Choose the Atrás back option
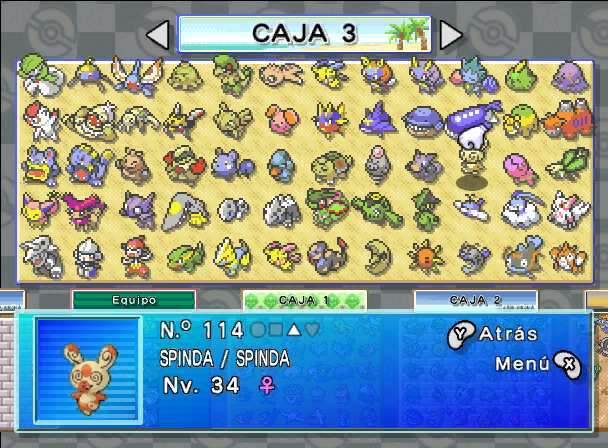Image resolution: width=608 pixels, height=448 pixels. [x=494, y=334]
